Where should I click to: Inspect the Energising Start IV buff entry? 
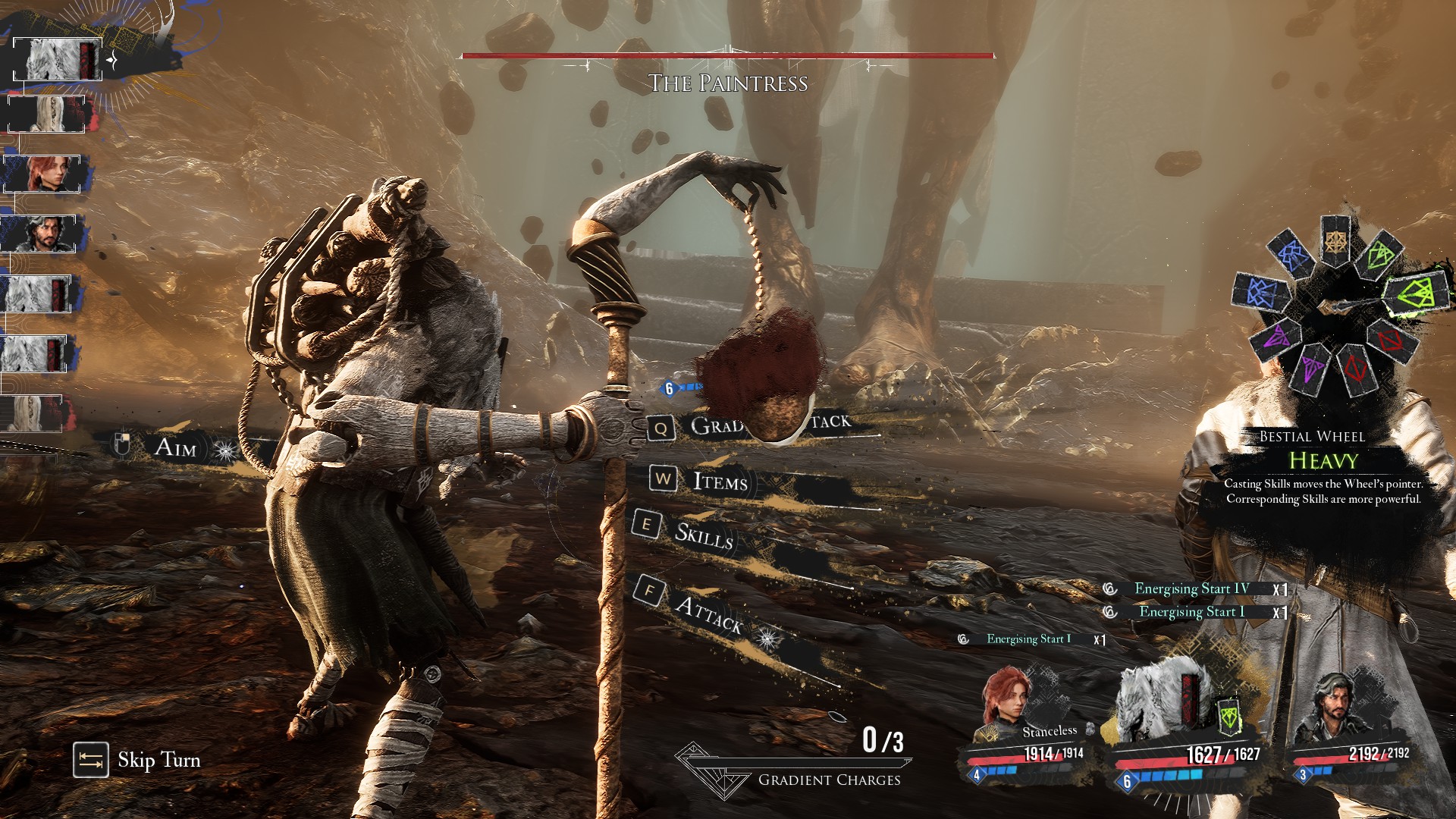coord(1191,589)
